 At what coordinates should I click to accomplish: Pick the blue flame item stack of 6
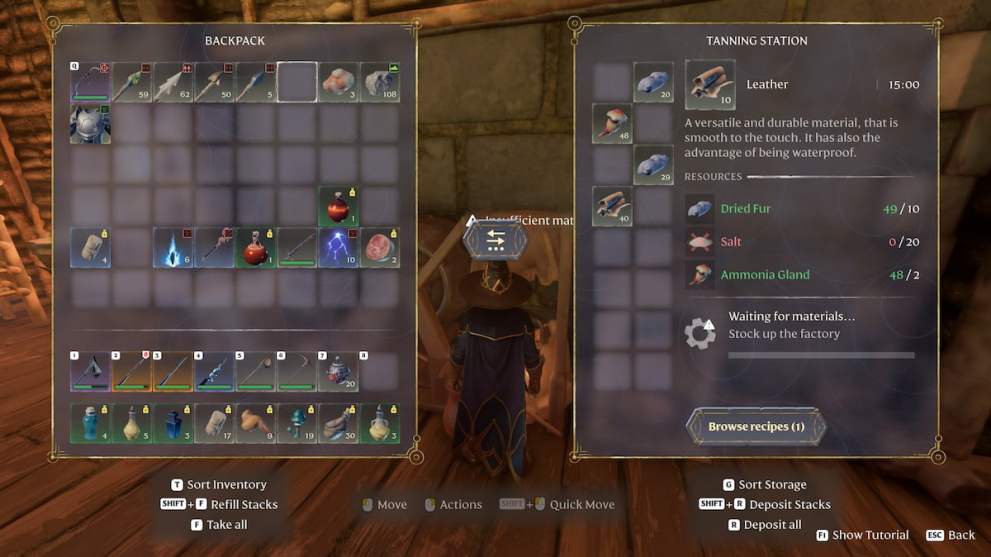(x=173, y=248)
